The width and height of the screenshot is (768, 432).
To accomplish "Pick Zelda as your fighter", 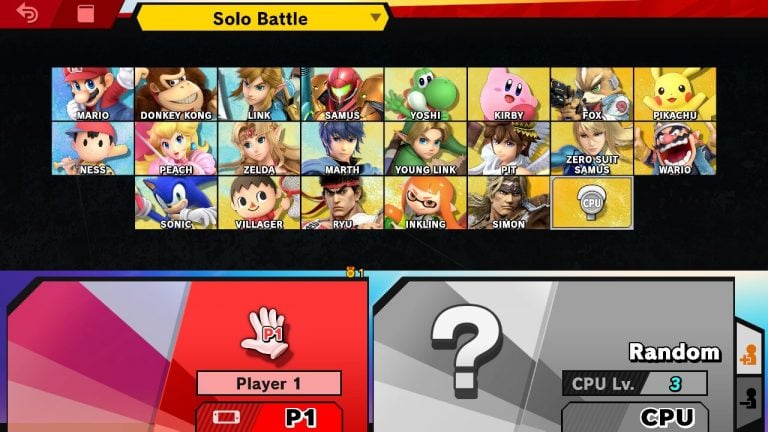I will pos(259,148).
